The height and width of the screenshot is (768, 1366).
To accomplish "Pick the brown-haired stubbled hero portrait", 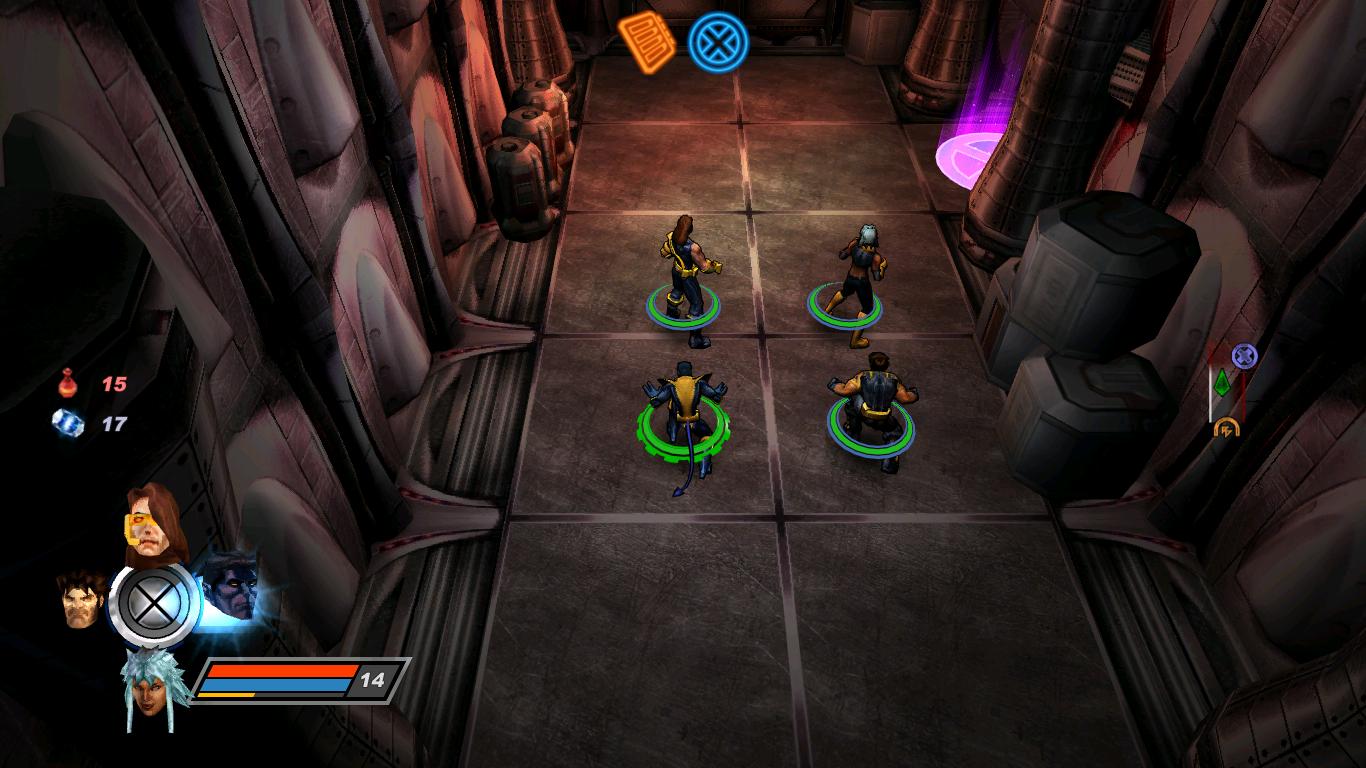I will (81, 598).
